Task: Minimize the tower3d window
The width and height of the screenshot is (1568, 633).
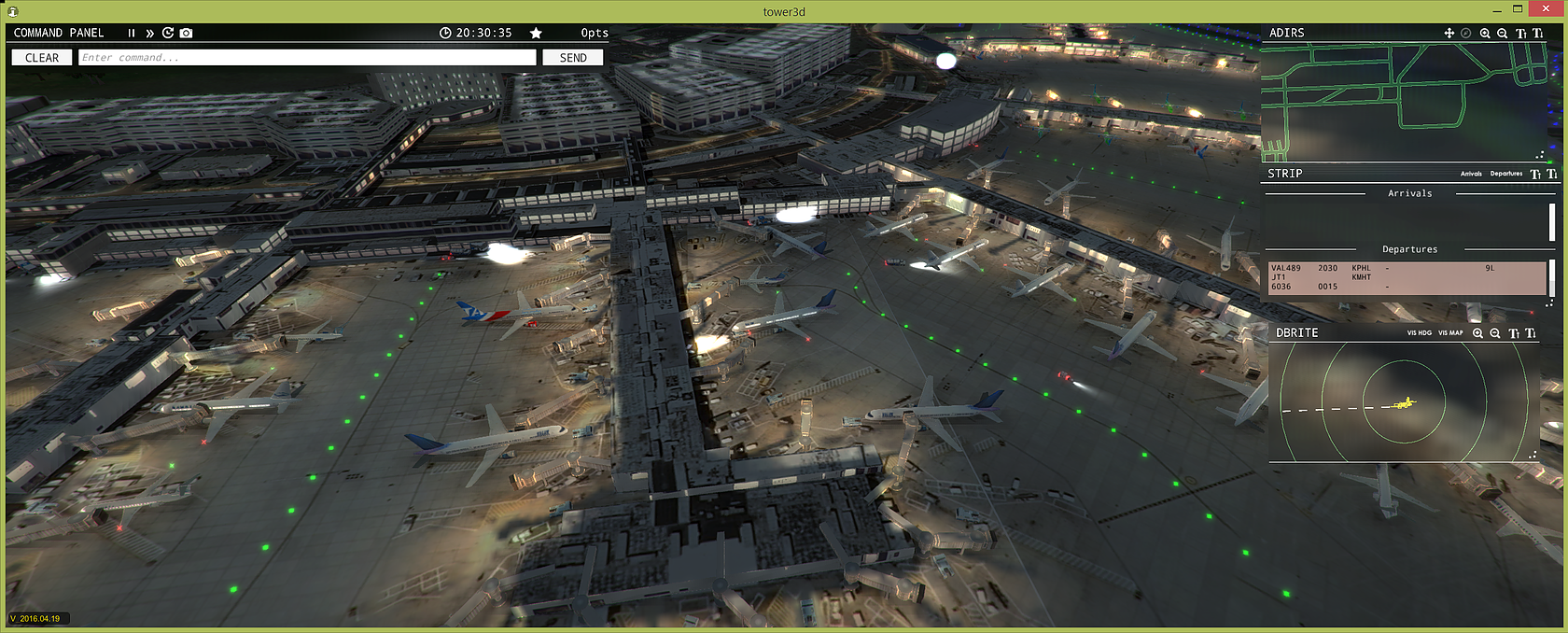Action: [1496, 10]
